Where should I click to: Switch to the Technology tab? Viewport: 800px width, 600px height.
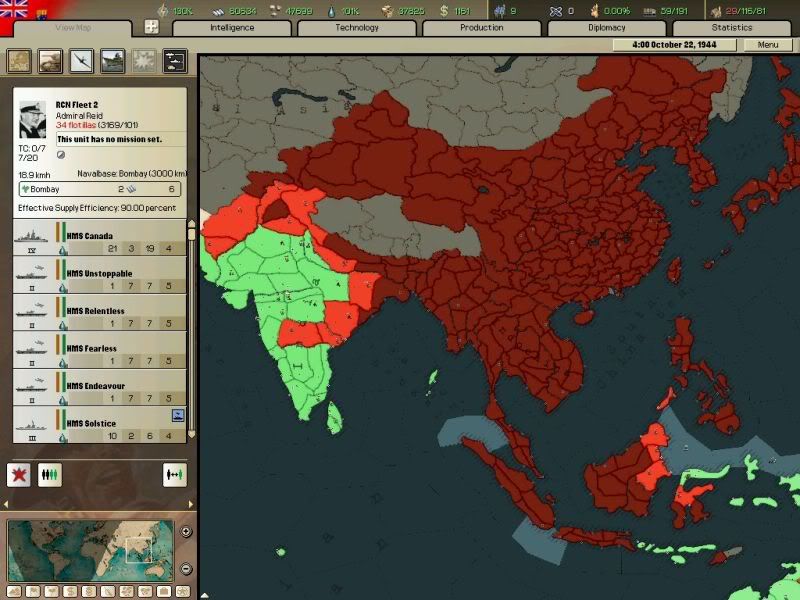pyautogui.click(x=356, y=28)
